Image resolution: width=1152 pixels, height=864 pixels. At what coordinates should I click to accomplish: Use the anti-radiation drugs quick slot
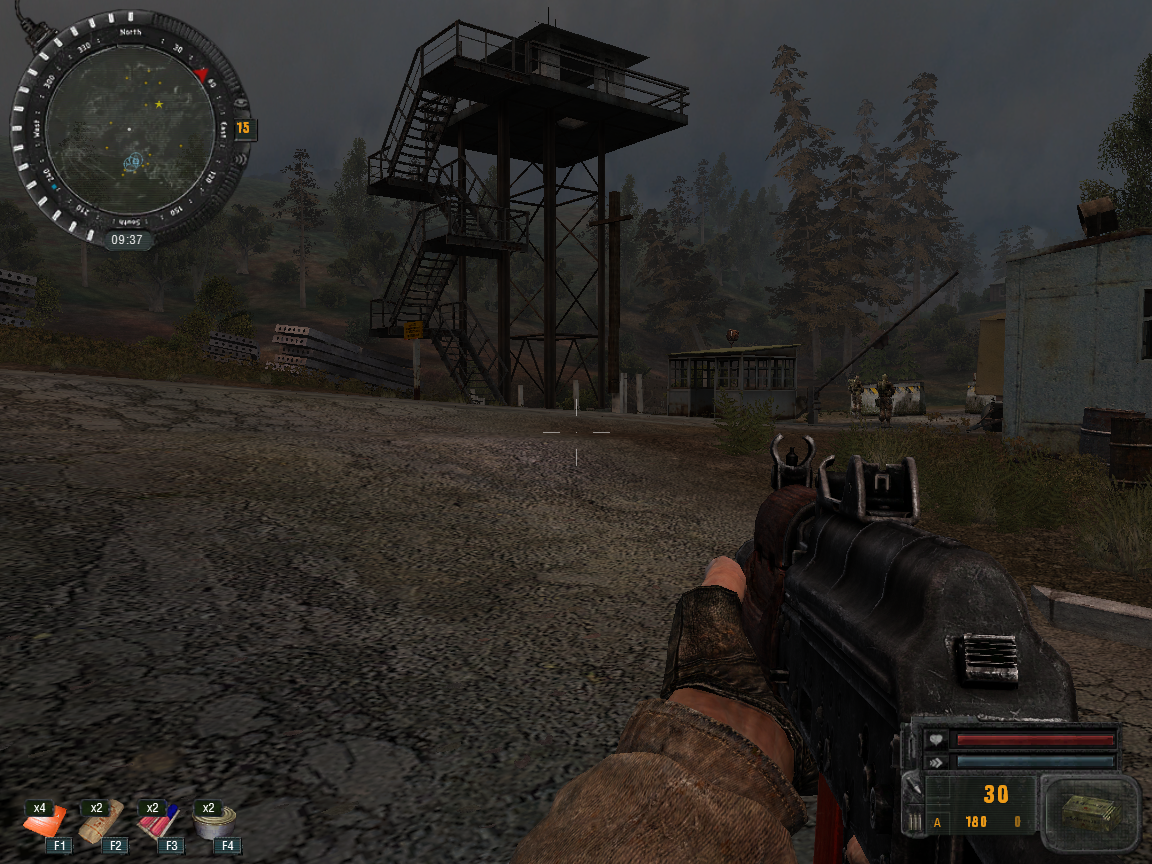tap(157, 822)
